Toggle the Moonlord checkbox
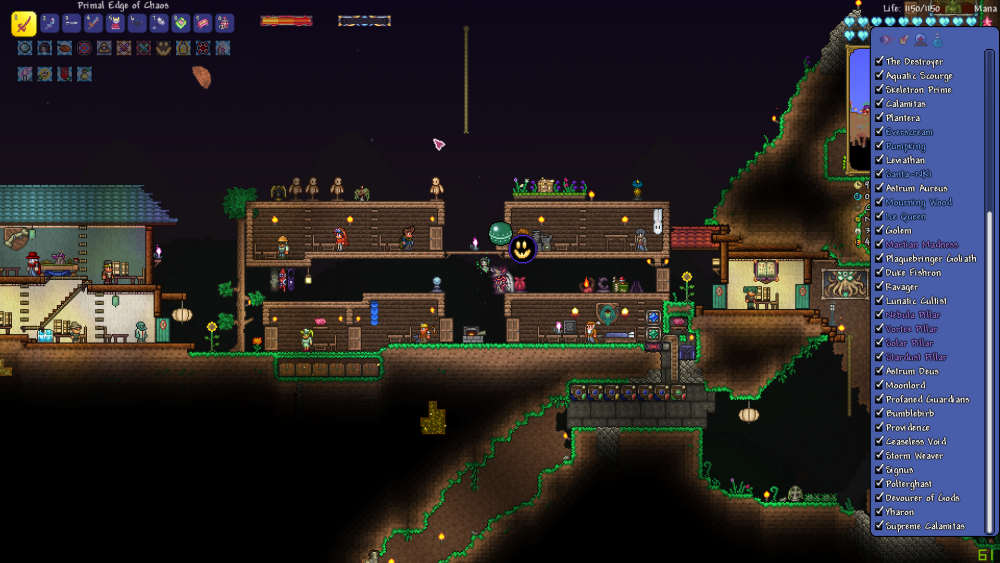The height and width of the screenshot is (563, 1000). coord(879,385)
